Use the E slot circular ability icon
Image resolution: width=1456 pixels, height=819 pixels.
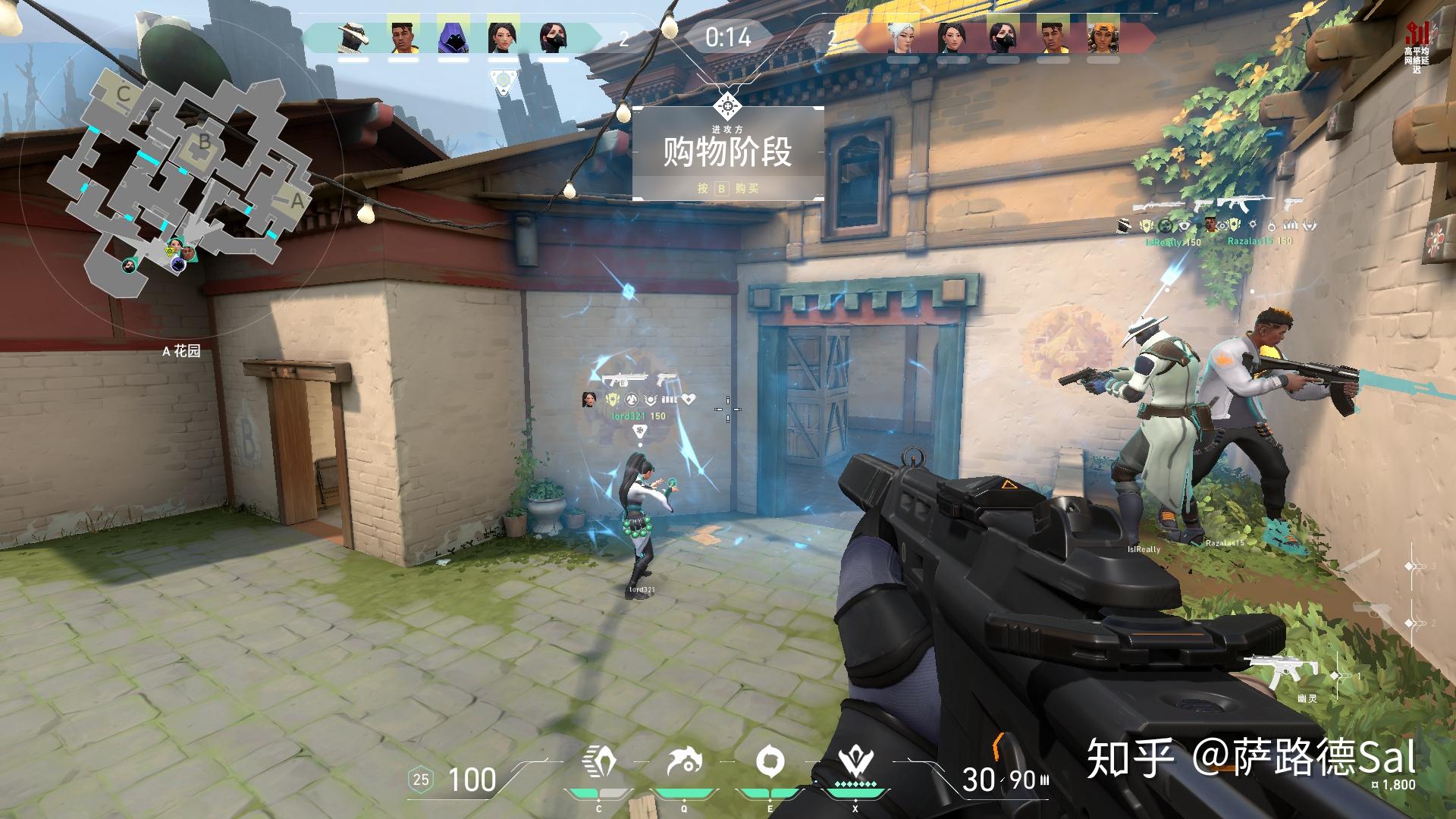(770, 762)
